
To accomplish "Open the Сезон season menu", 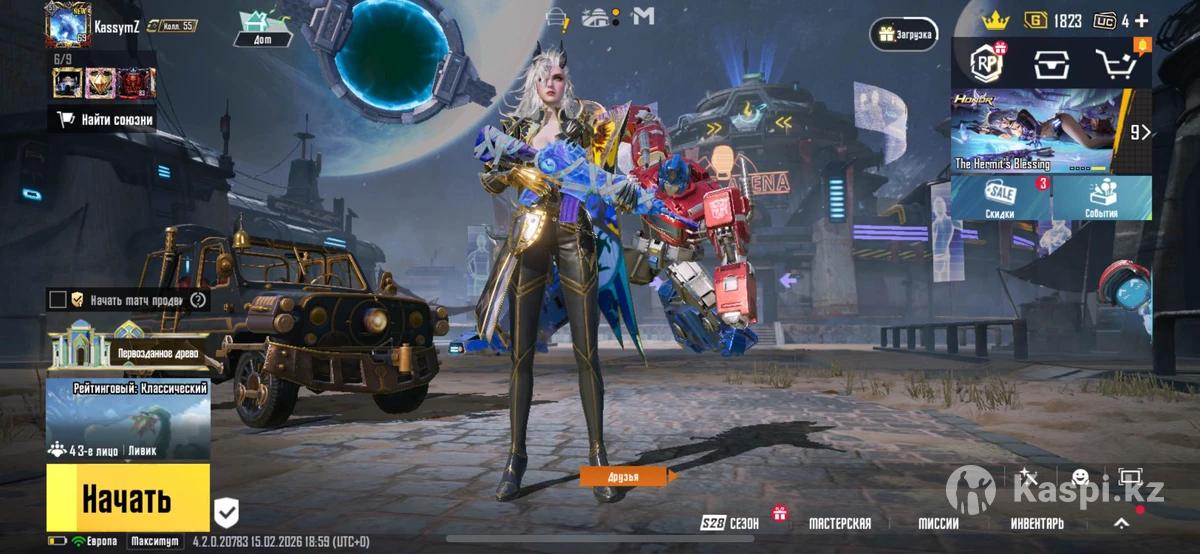I will (x=731, y=523).
